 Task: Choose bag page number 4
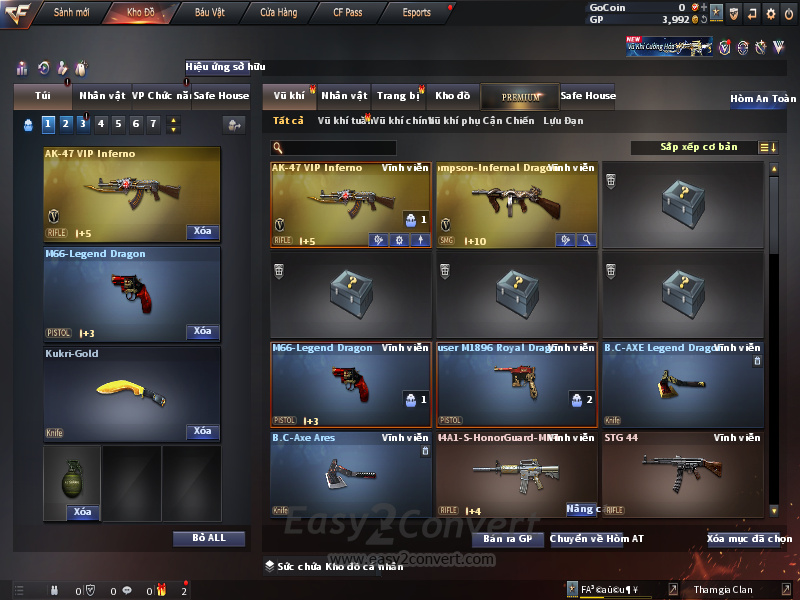point(101,124)
